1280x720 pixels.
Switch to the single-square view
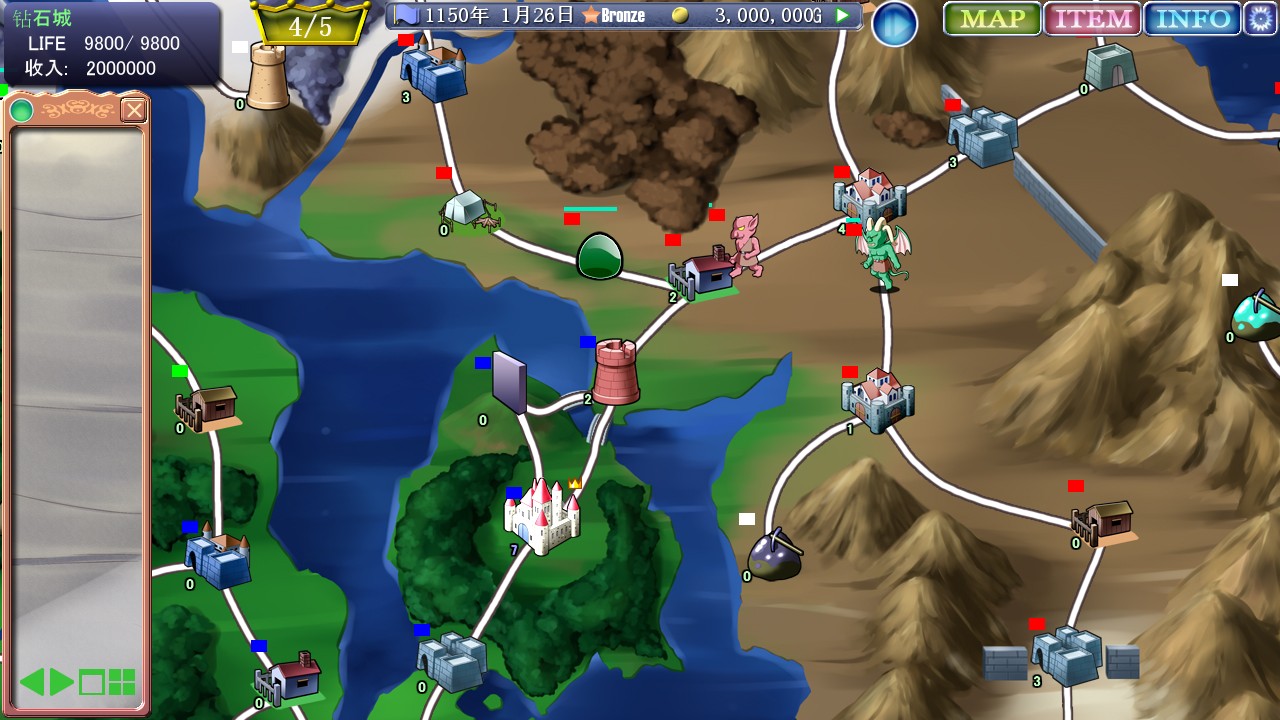[x=92, y=683]
